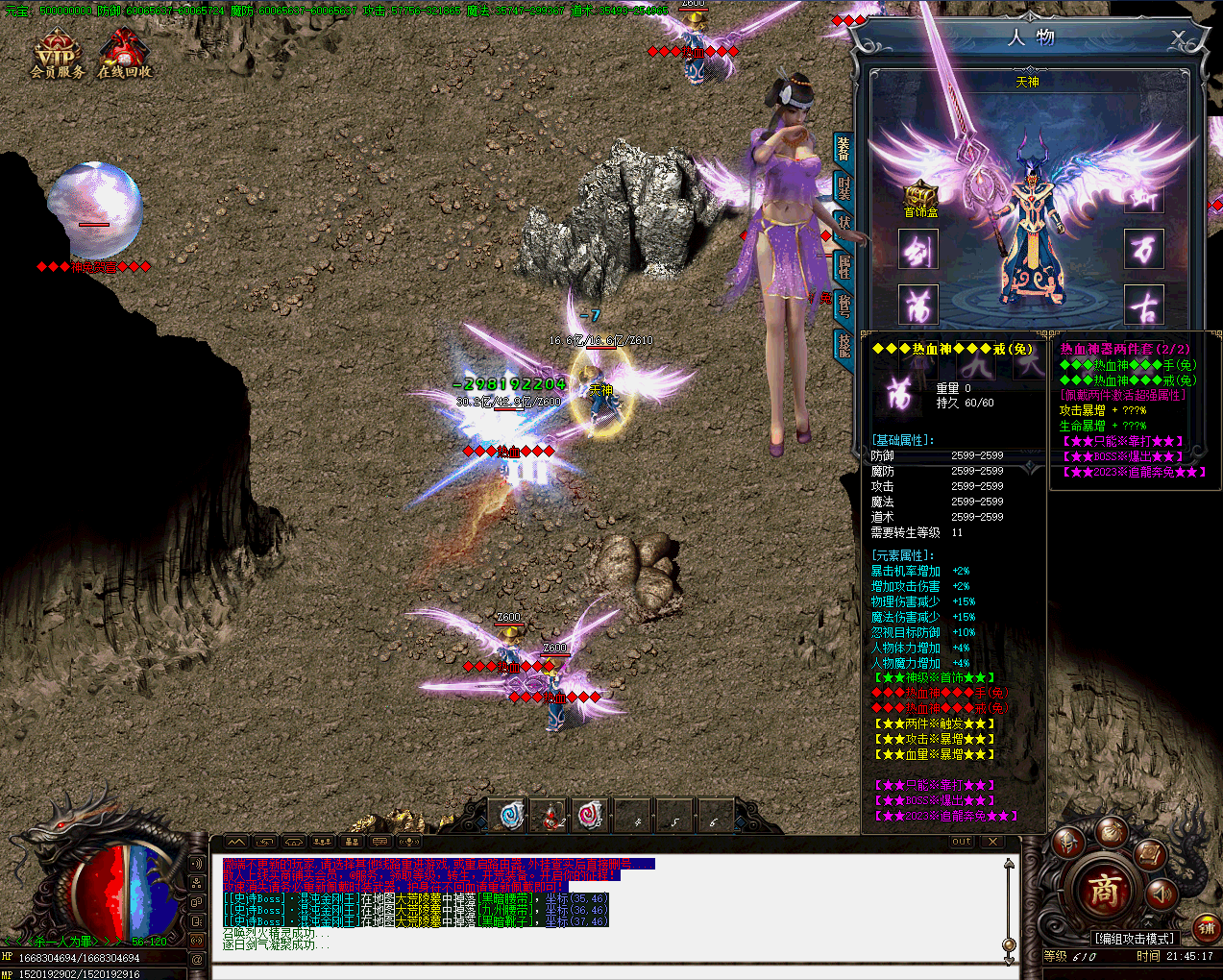The image size is (1223, 980).
Task: Open the helmet character icon
Action: [1068, 843]
